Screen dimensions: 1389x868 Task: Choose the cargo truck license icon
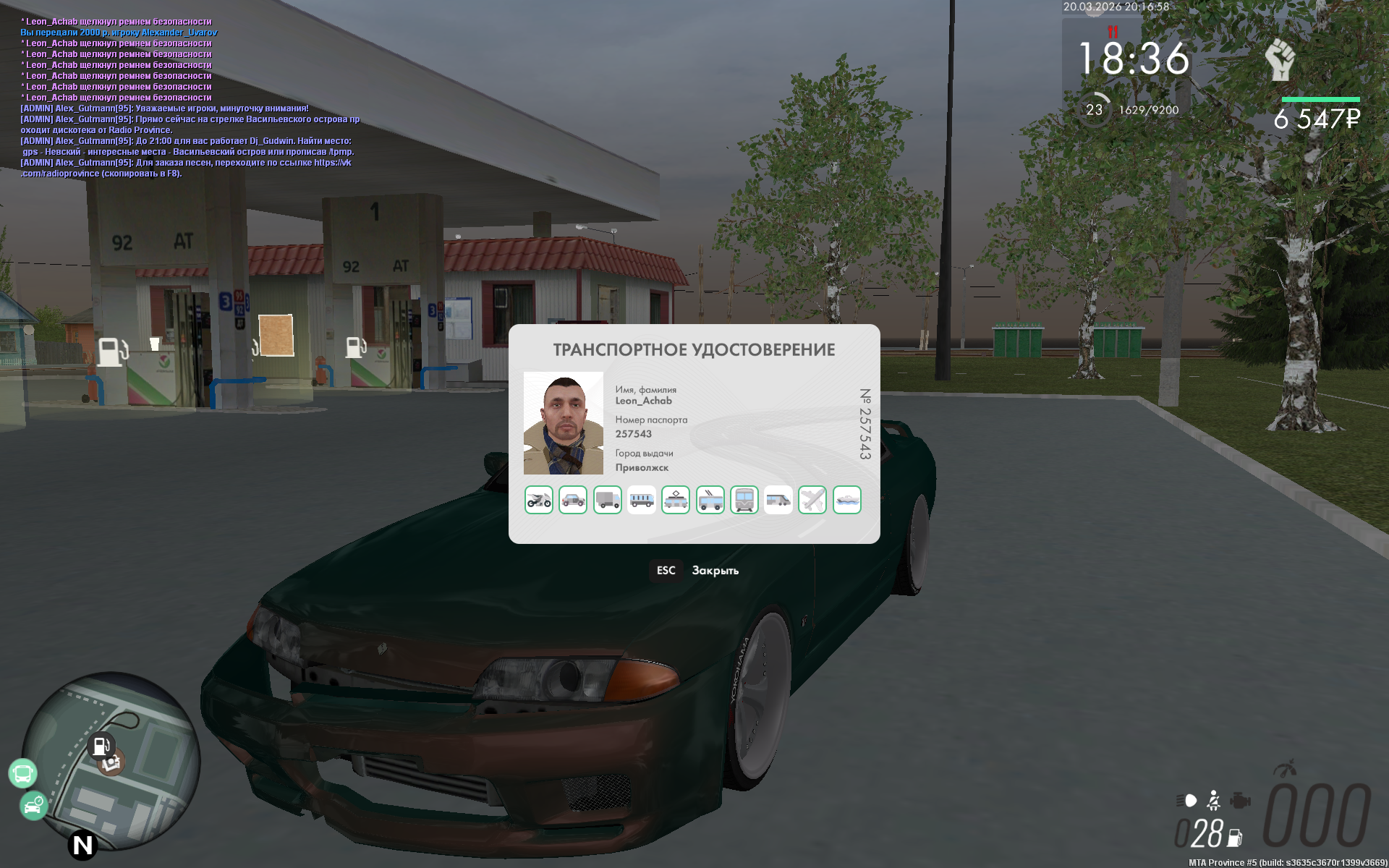pyautogui.click(x=608, y=500)
